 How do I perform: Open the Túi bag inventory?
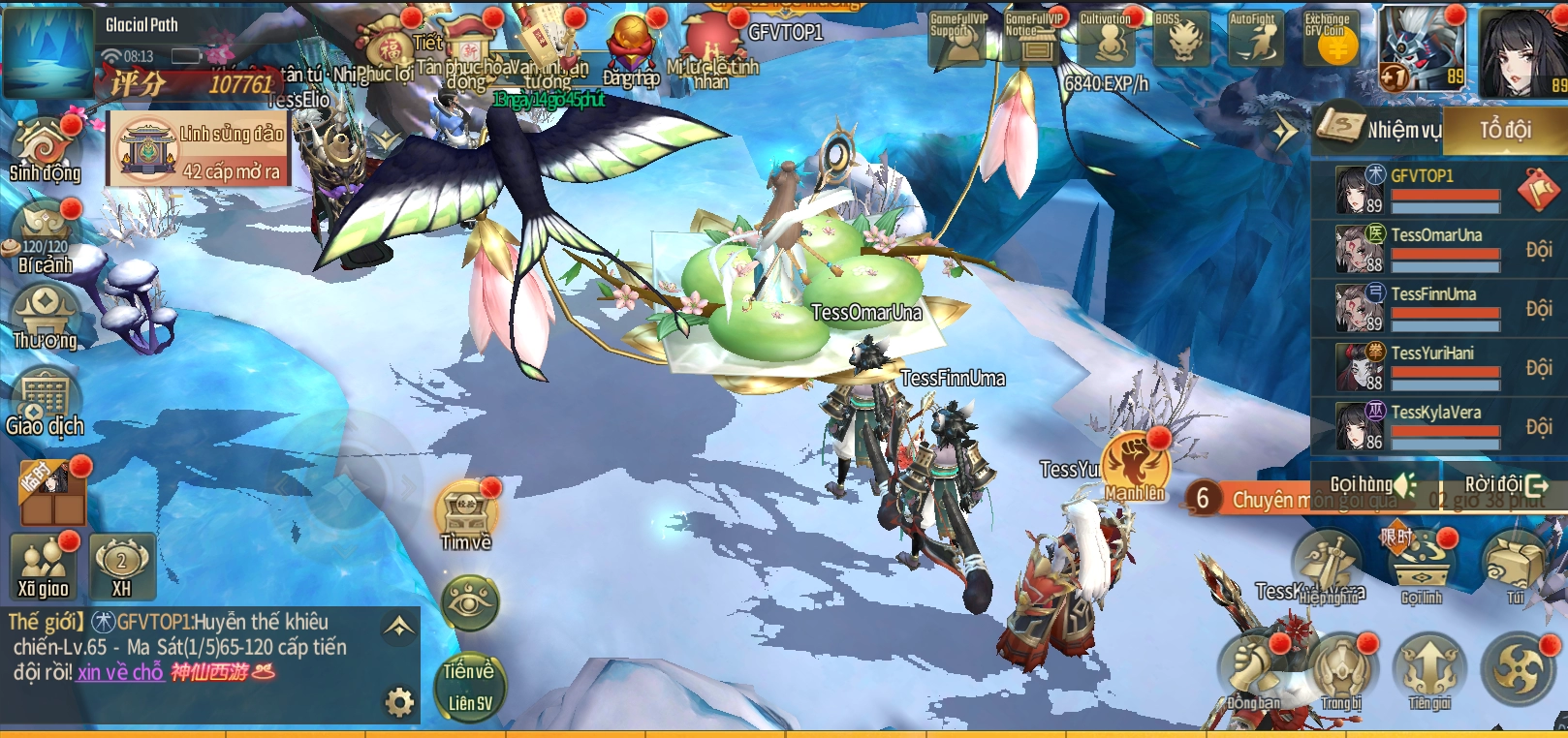click(x=1515, y=569)
